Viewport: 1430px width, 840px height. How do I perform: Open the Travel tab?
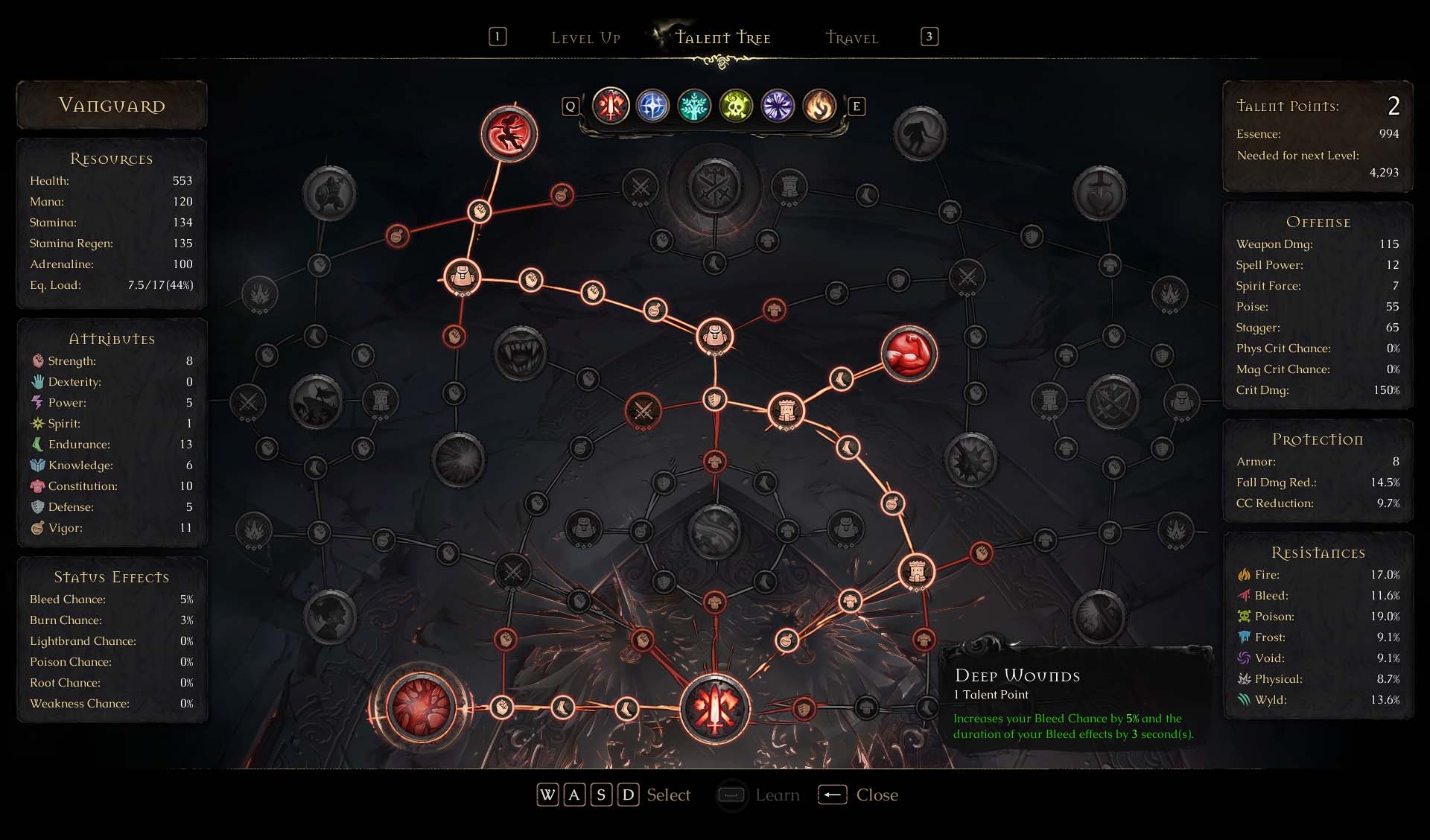(852, 38)
